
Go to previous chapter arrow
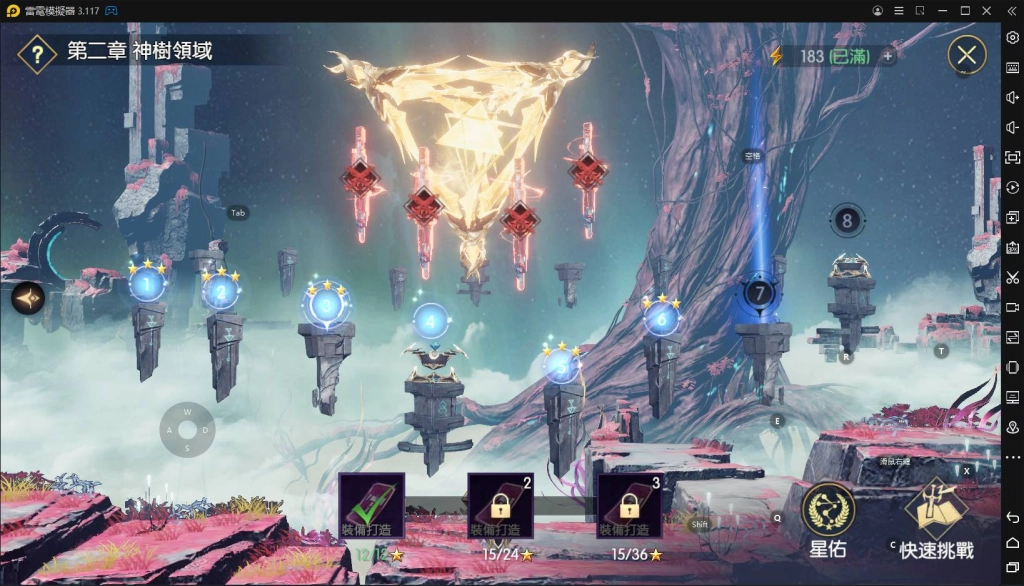tap(27, 298)
